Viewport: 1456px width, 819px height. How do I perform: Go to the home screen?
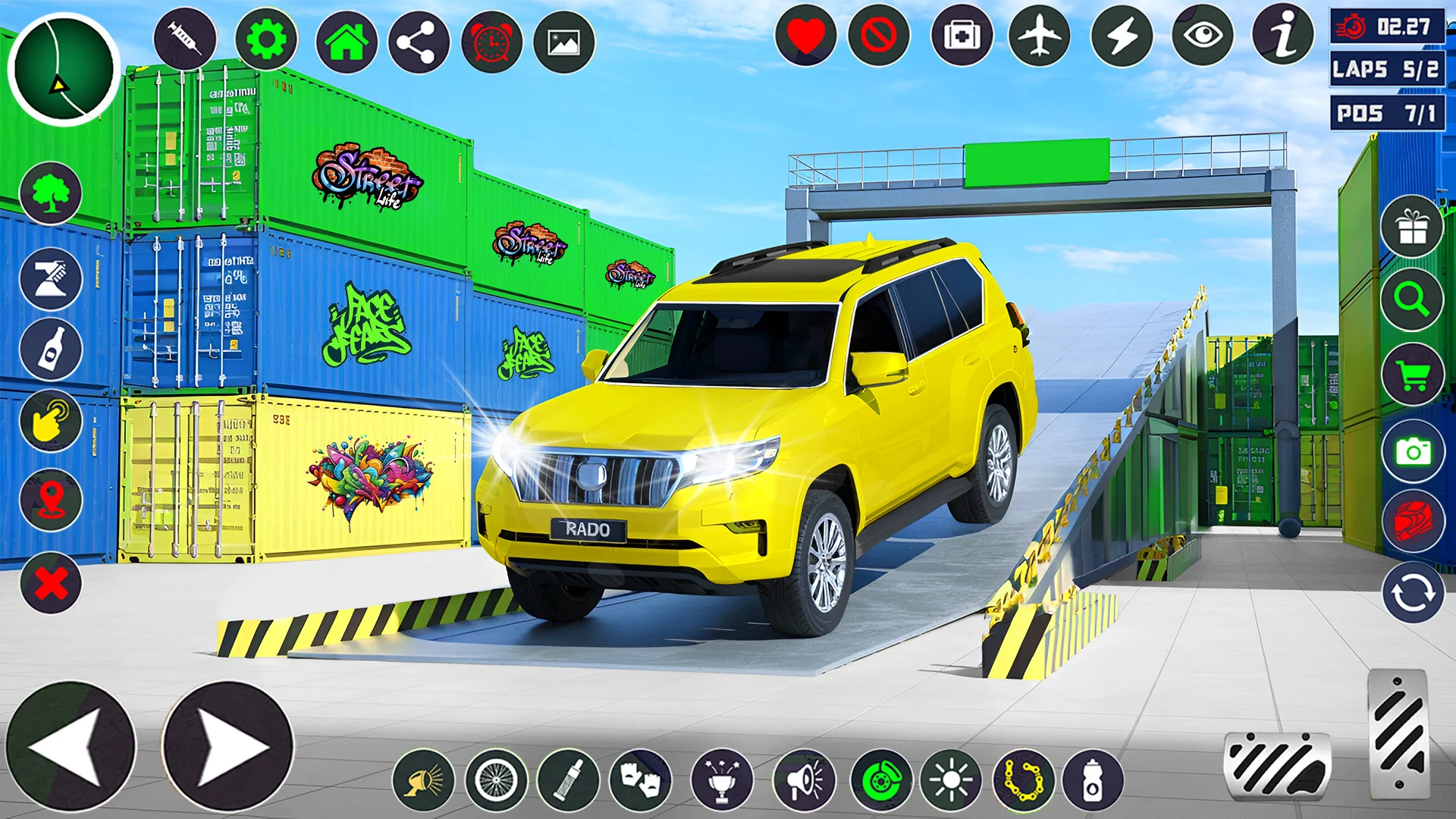pyautogui.click(x=347, y=42)
